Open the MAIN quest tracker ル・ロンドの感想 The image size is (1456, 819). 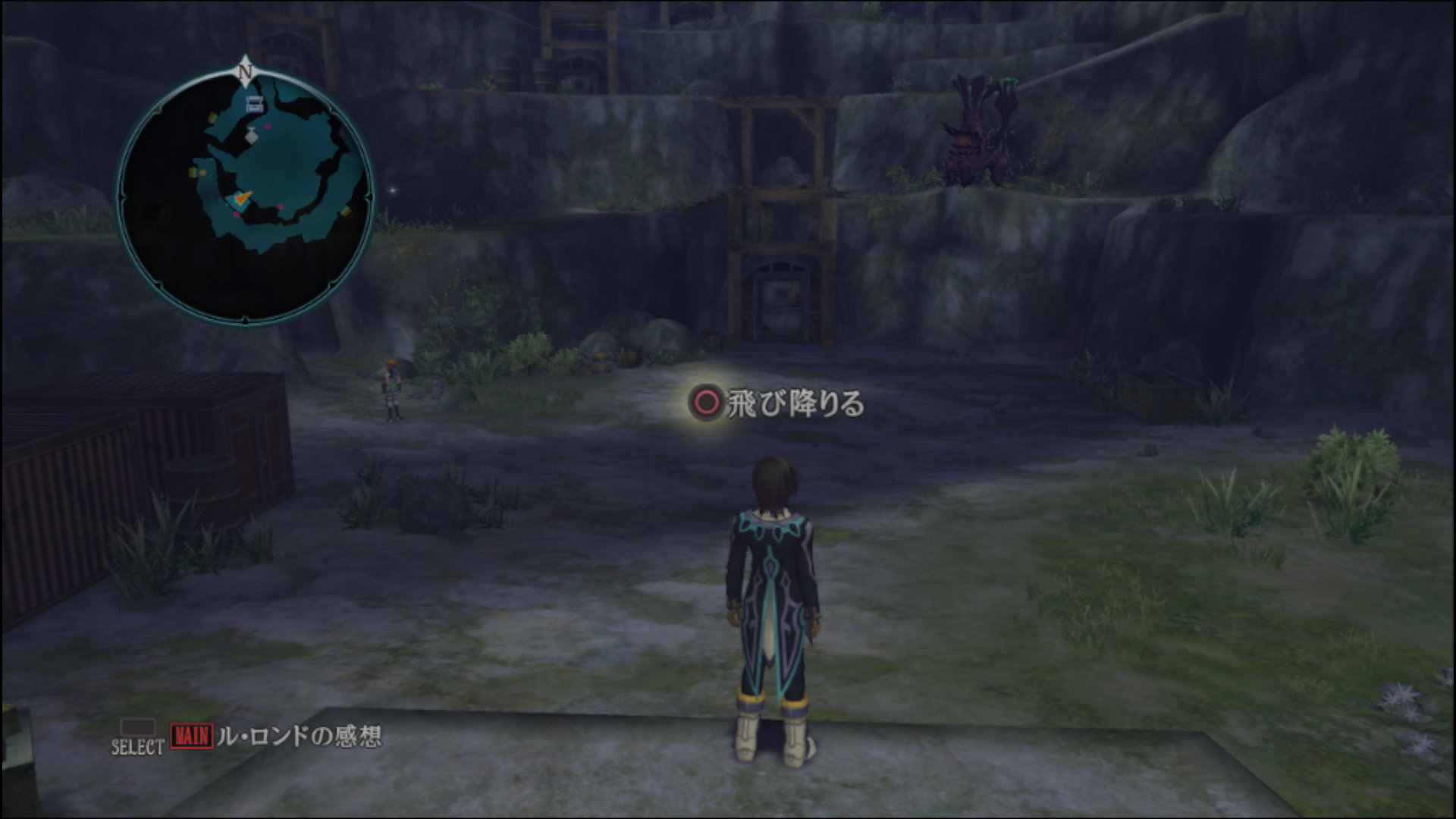click(x=277, y=736)
